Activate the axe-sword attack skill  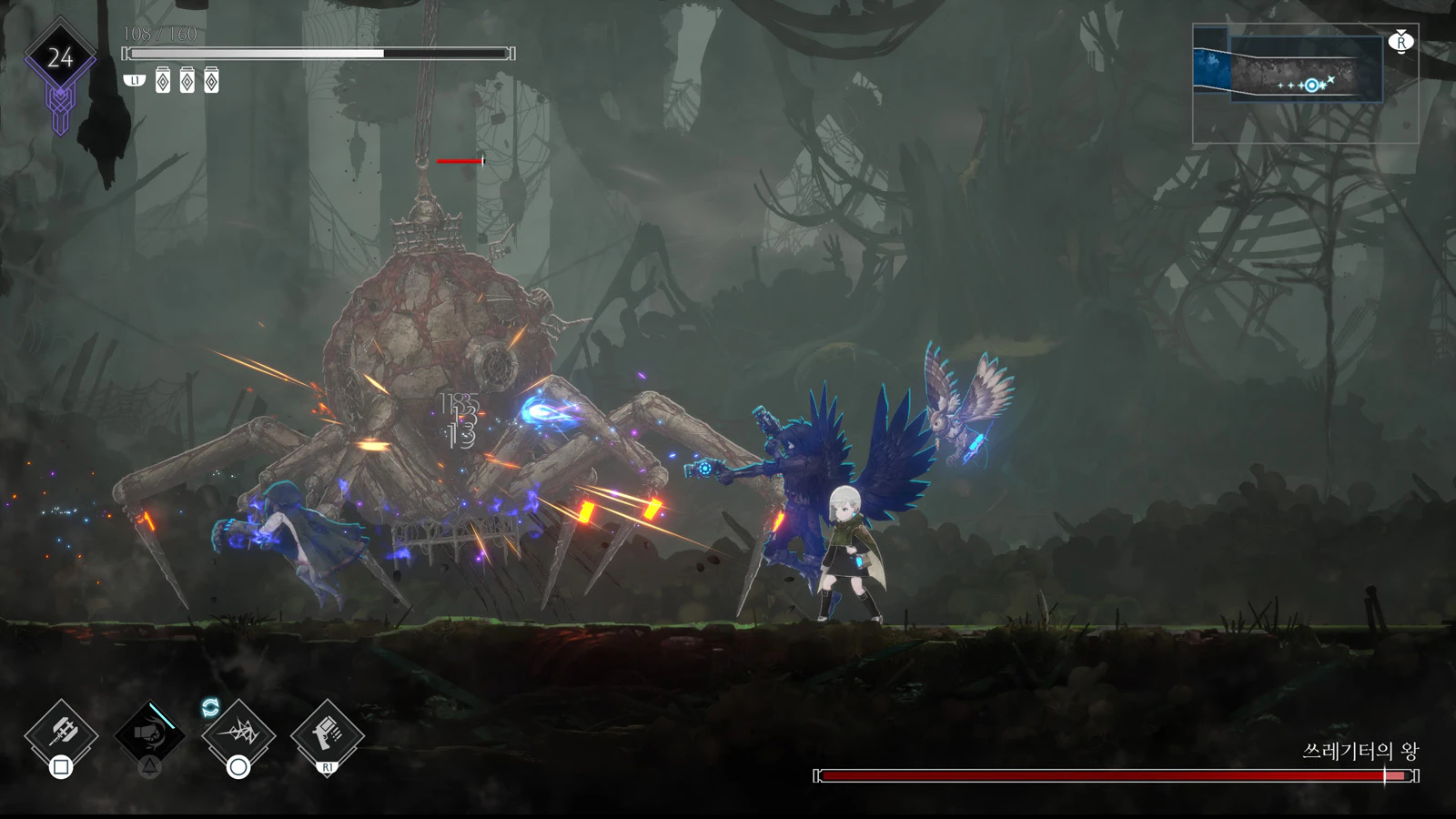[61, 732]
